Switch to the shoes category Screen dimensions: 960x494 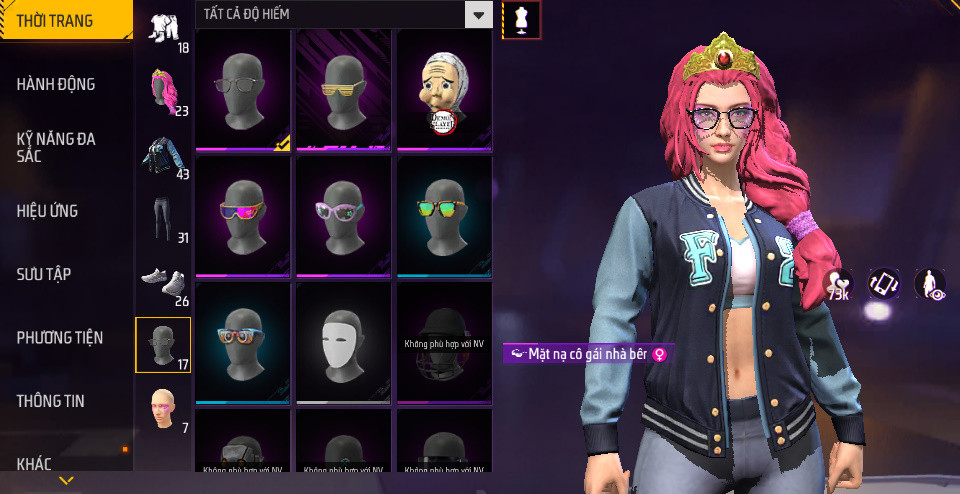pos(163,283)
